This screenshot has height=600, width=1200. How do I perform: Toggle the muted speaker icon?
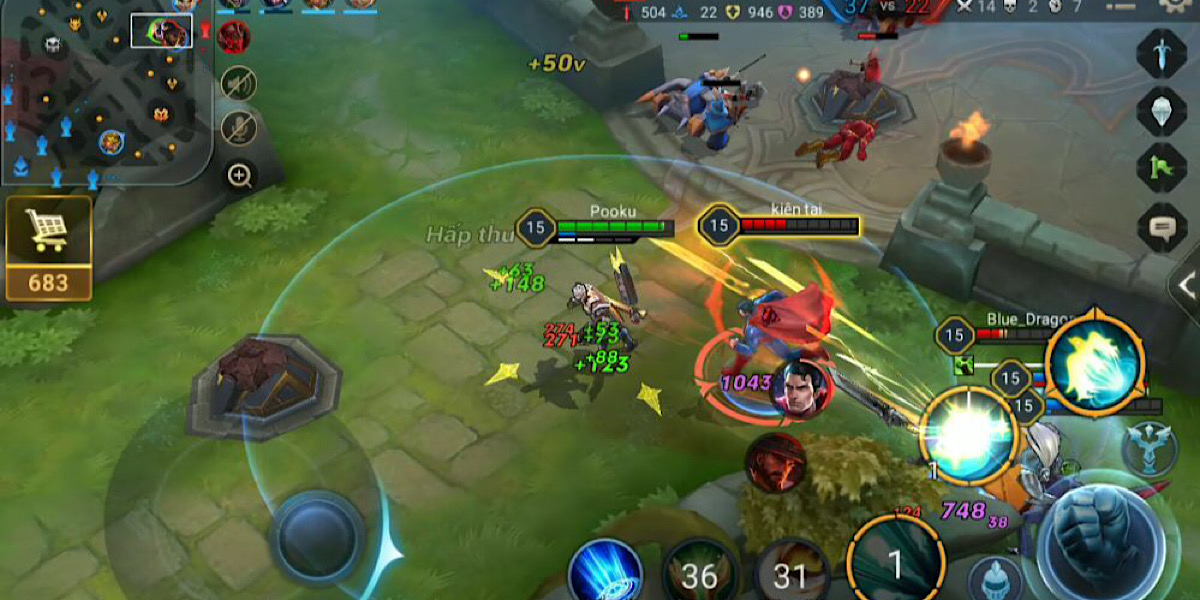[x=238, y=83]
